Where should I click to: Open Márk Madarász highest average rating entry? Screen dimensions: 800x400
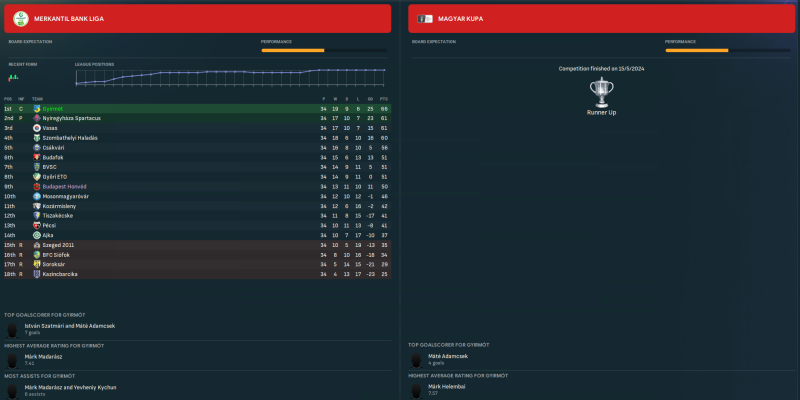coord(43,357)
